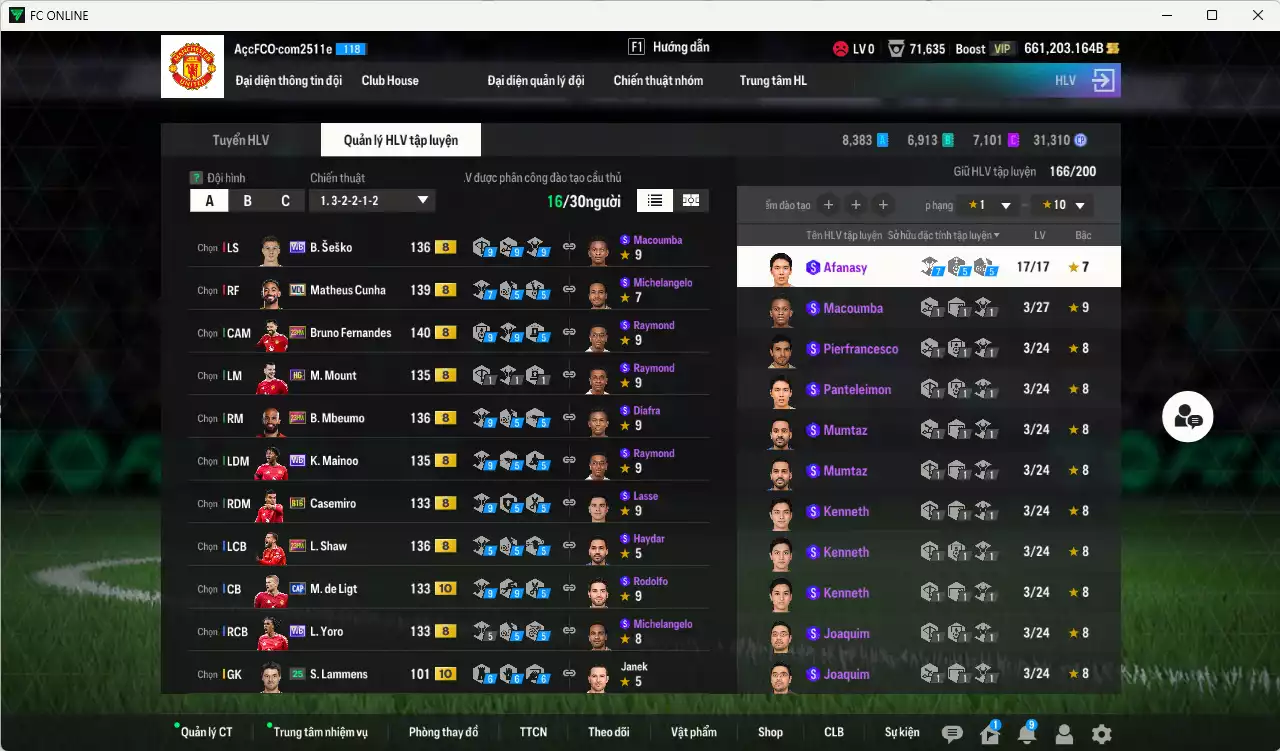This screenshot has width=1280, height=751.
Task: Switch coach list to list view icon
Action: [654, 200]
